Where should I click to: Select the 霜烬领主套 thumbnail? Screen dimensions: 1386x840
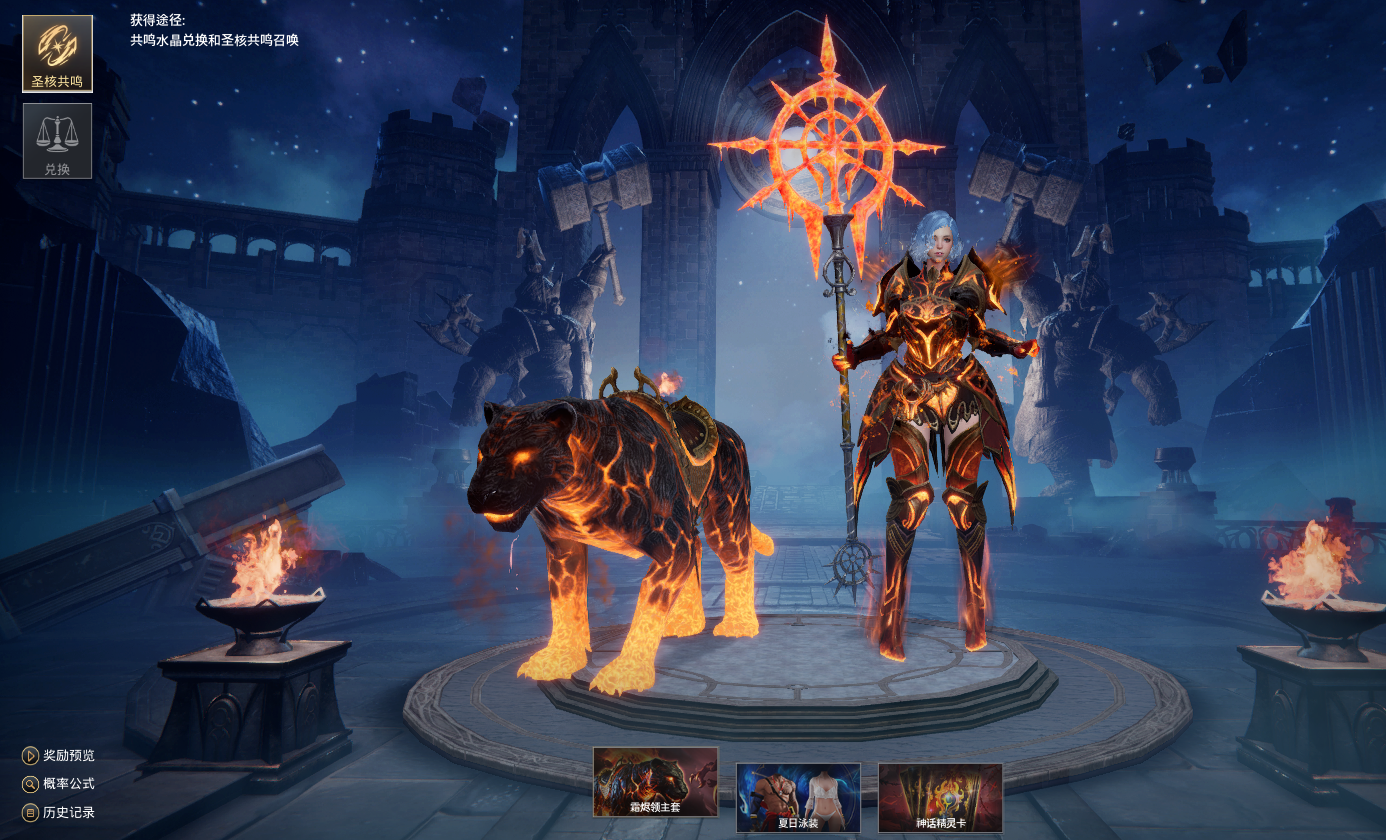tap(655, 782)
